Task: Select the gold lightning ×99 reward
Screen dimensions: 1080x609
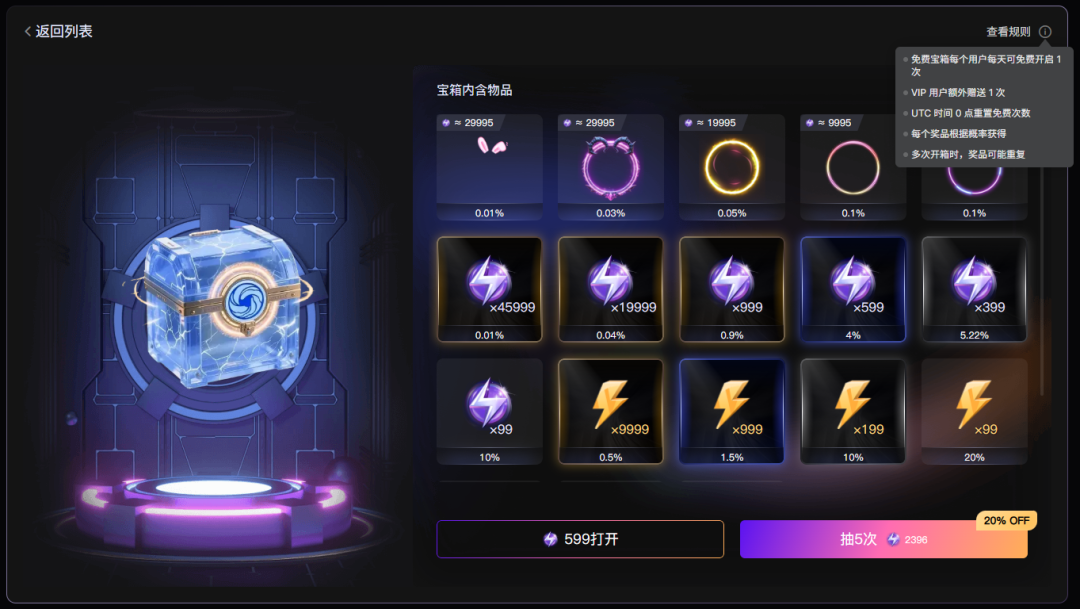Action: click(x=974, y=410)
